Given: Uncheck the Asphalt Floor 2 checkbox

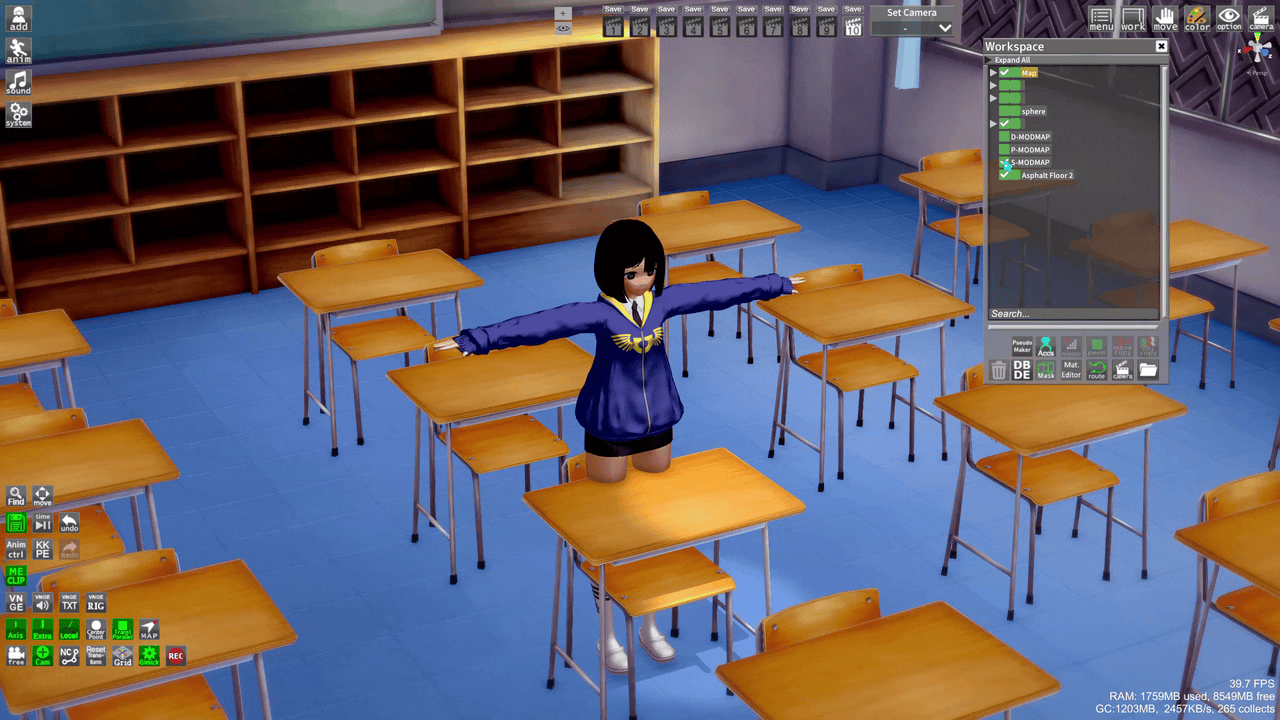Looking at the screenshot, I should coord(1005,176).
